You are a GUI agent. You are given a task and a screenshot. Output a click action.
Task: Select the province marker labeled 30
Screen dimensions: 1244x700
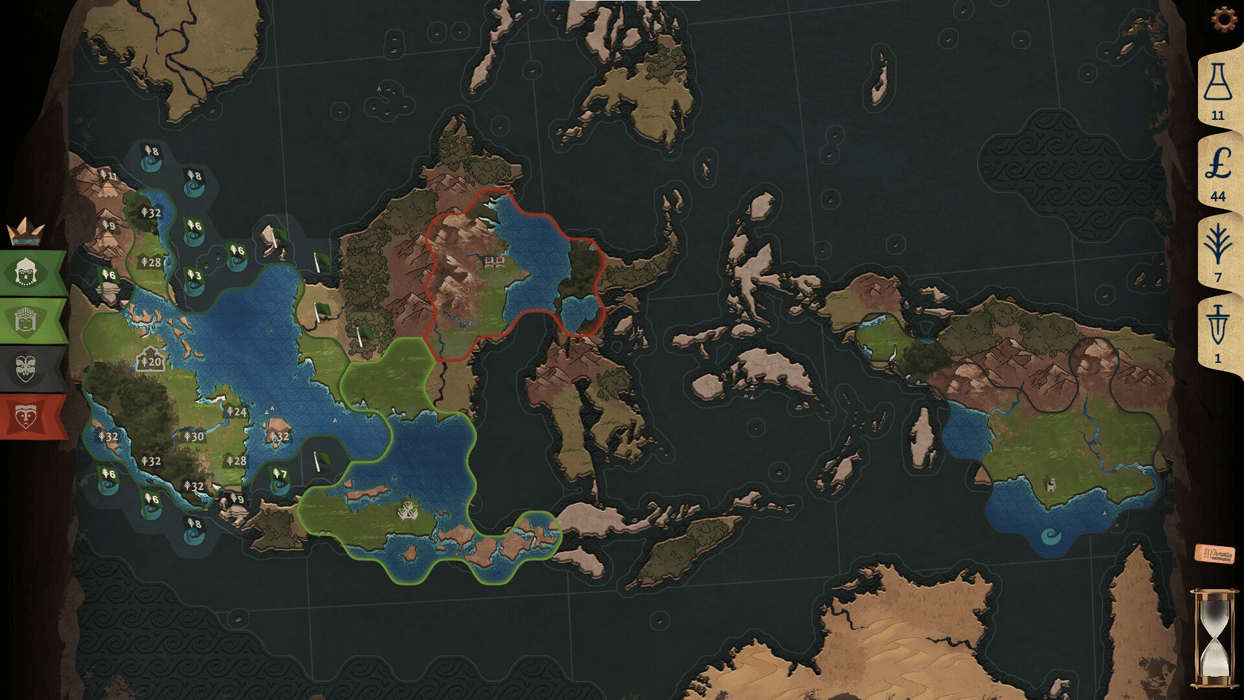pyautogui.click(x=193, y=436)
